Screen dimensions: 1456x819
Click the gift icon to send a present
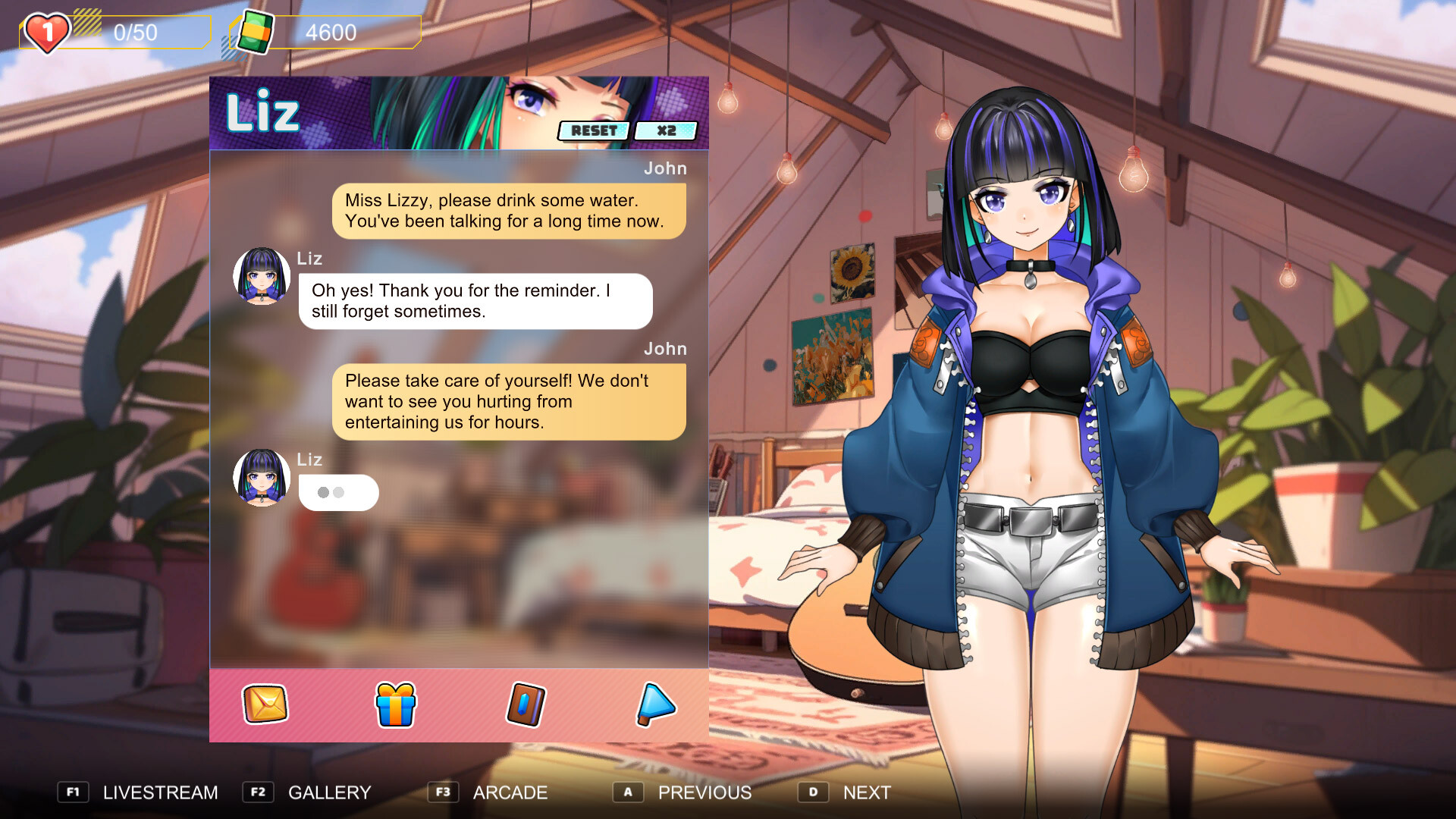coord(394,705)
